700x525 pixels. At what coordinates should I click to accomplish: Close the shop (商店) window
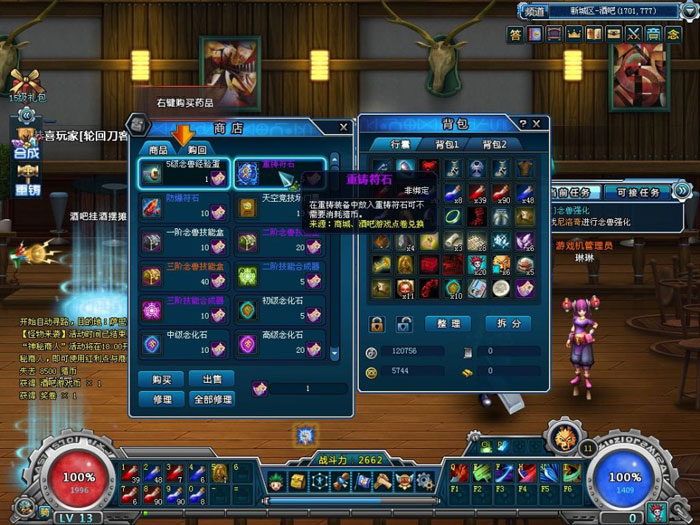click(x=344, y=127)
